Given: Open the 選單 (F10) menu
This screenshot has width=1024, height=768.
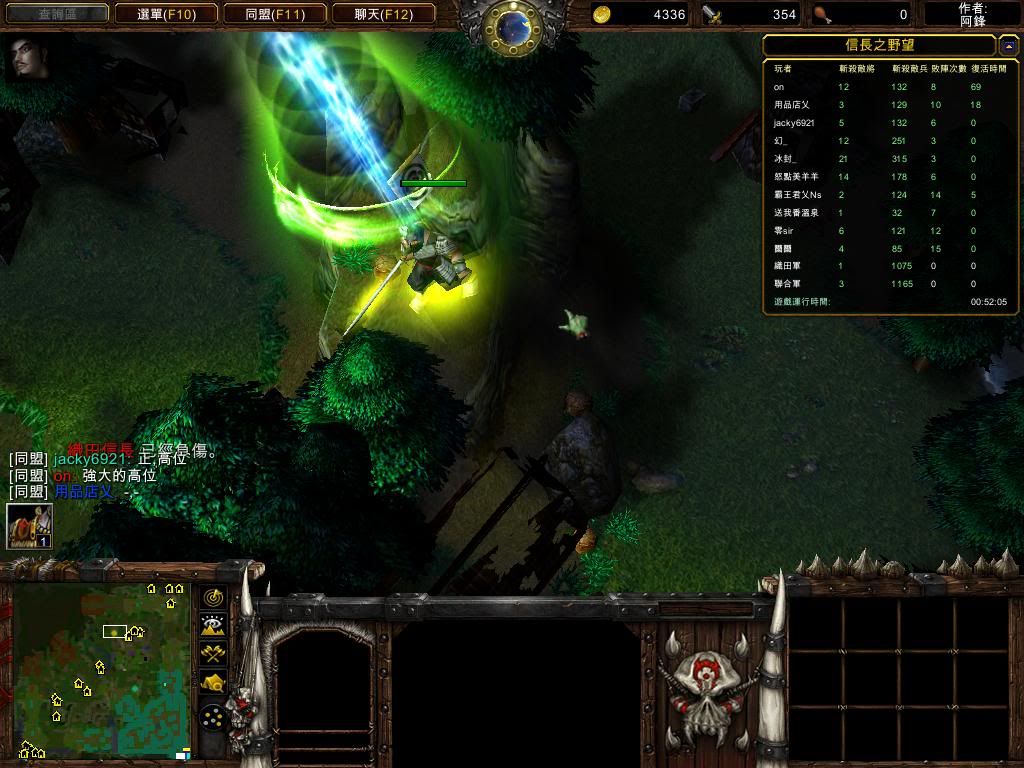Looking at the screenshot, I should 165,14.
